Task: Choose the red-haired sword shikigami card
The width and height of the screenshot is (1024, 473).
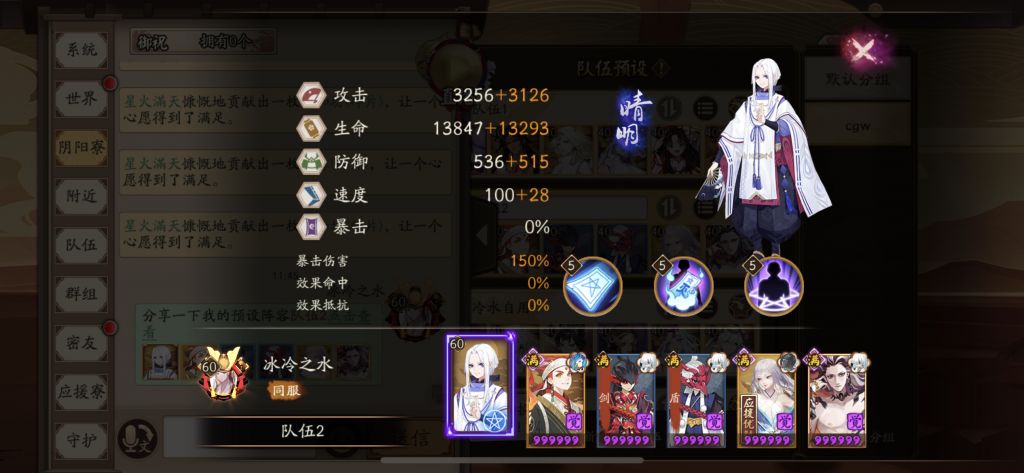Action: pos(626,392)
